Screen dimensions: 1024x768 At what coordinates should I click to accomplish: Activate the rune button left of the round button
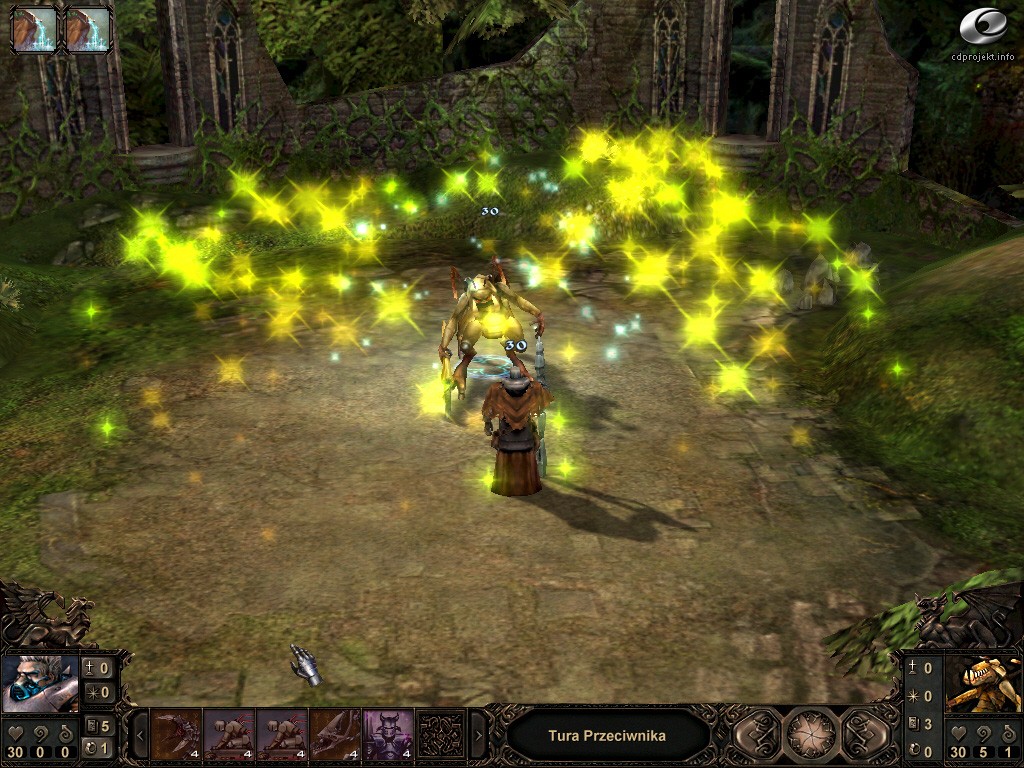point(759,735)
